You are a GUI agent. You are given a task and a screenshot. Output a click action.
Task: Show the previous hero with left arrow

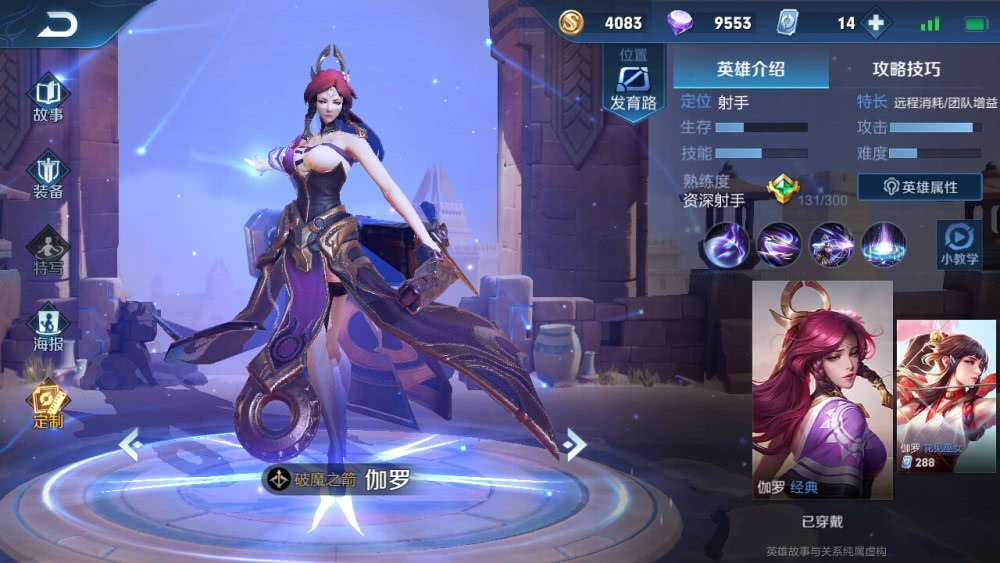tap(129, 443)
